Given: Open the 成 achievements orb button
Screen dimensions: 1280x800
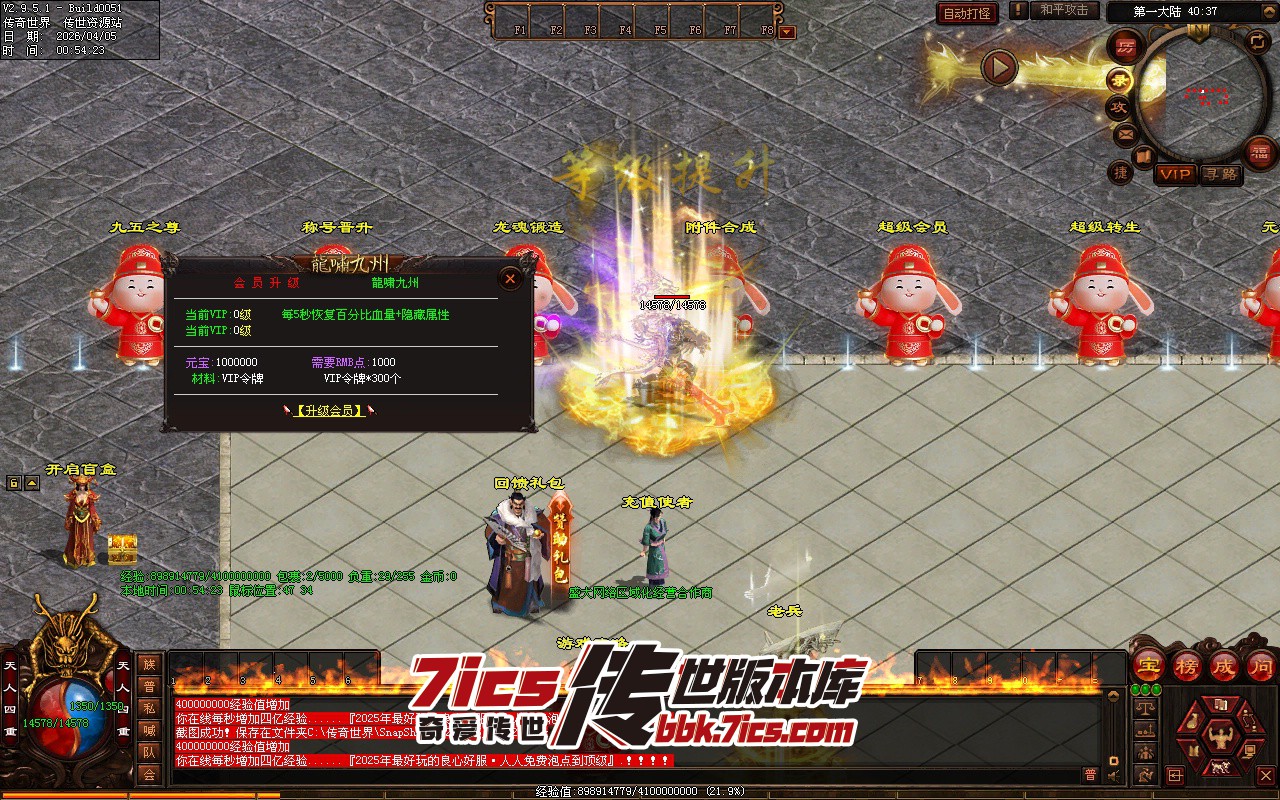Looking at the screenshot, I should [x=1224, y=666].
